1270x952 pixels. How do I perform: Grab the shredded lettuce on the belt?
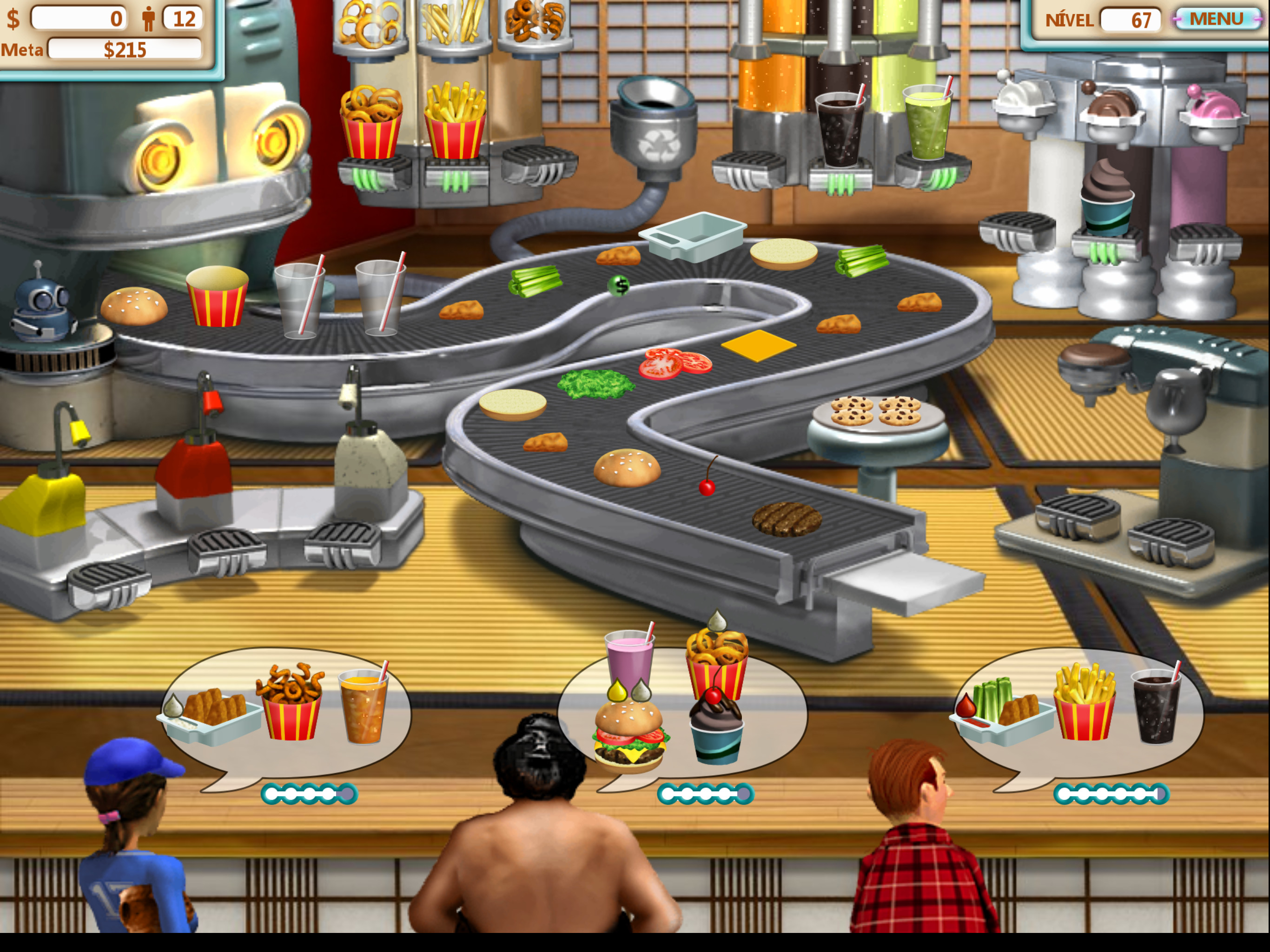tap(595, 383)
